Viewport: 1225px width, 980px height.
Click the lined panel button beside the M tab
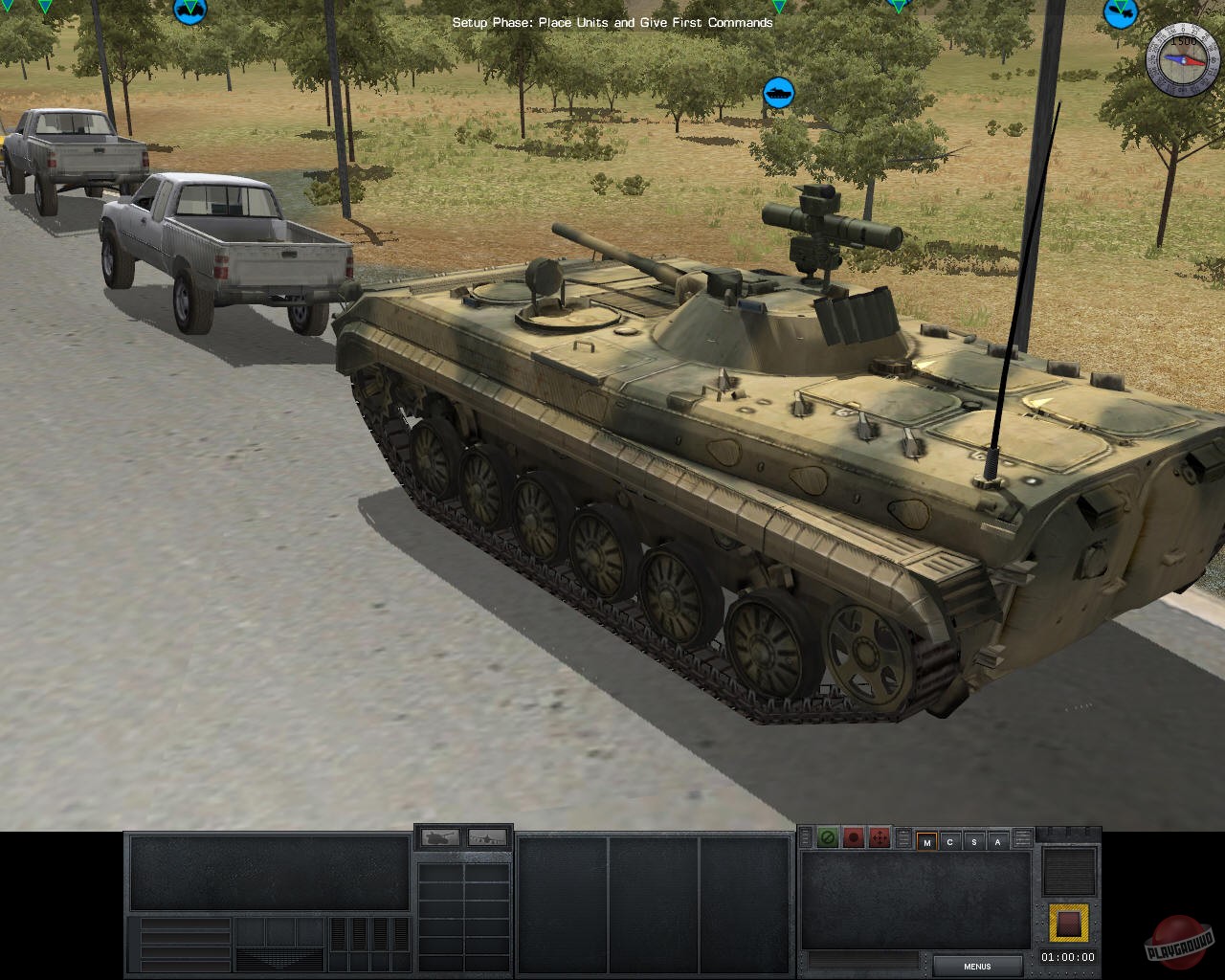click(x=903, y=838)
